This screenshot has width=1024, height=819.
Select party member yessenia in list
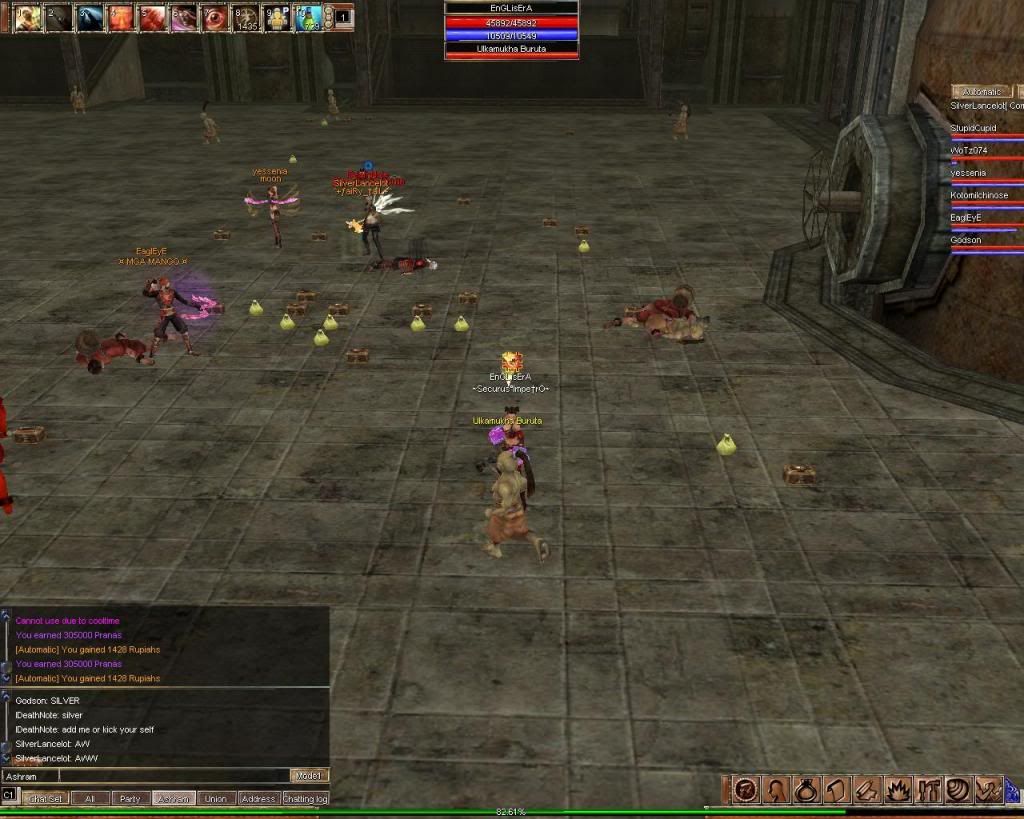coord(968,172)
